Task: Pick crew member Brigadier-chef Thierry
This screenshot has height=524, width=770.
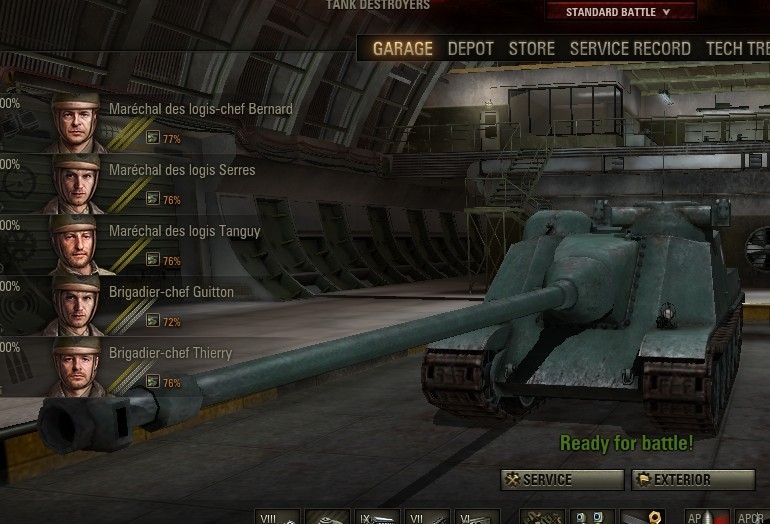Action: [170, 353]
